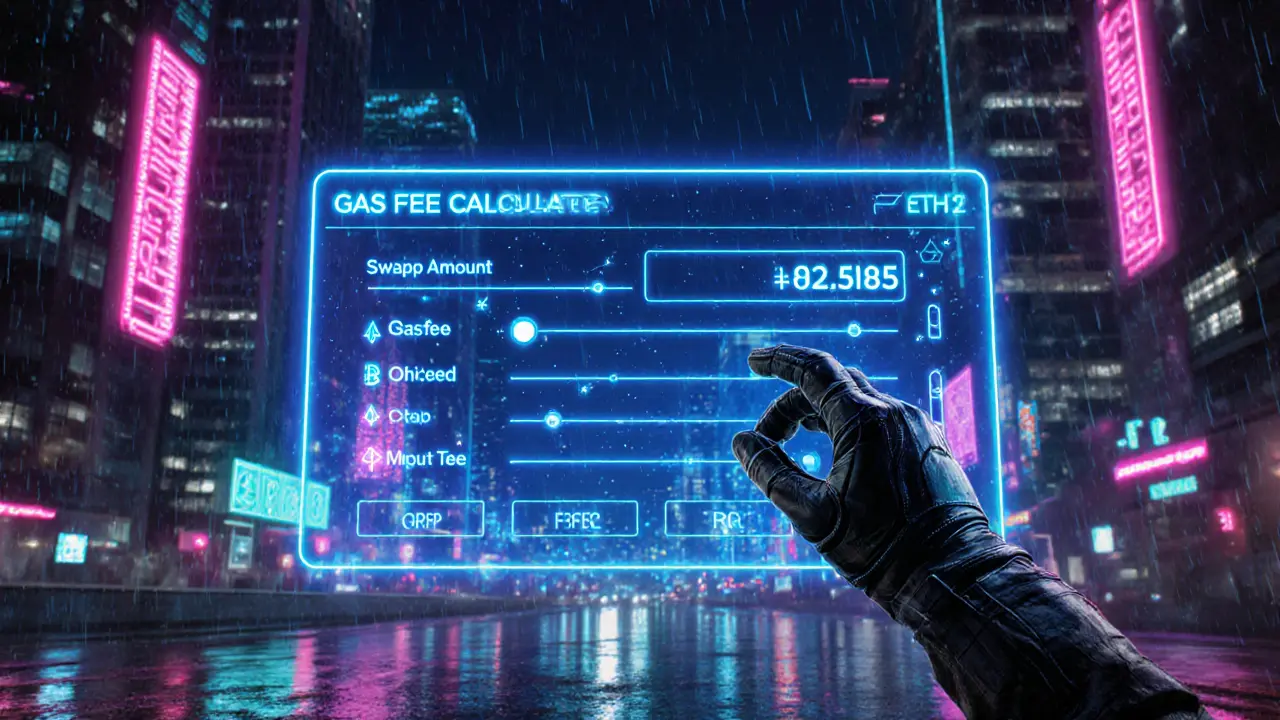Screen dimensions: 1280x720
Task: Click the icon beside Miput Tee
Action: coord(371,459)
